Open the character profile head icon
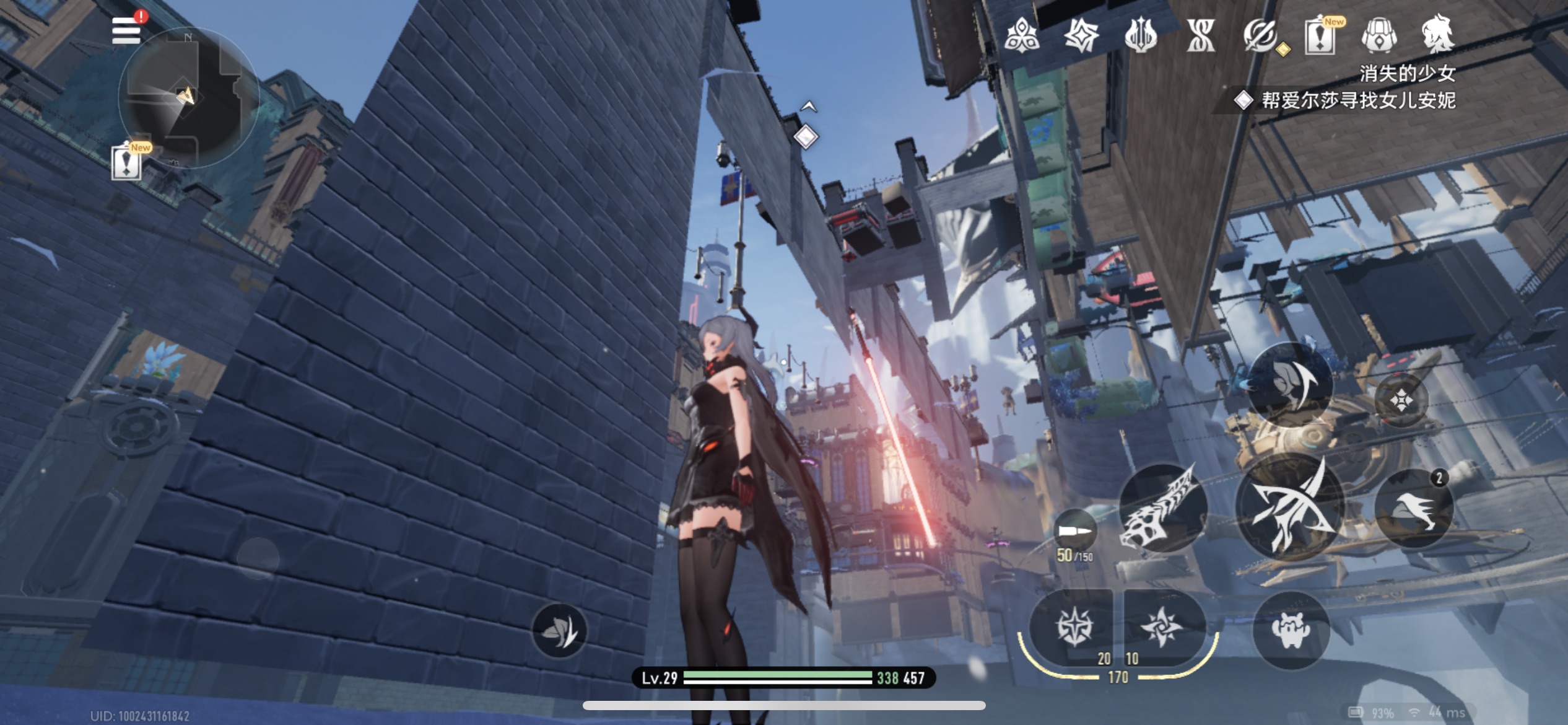This screenshot has width=1568, height=725. pyautogui.click(x=1439, y=34)
